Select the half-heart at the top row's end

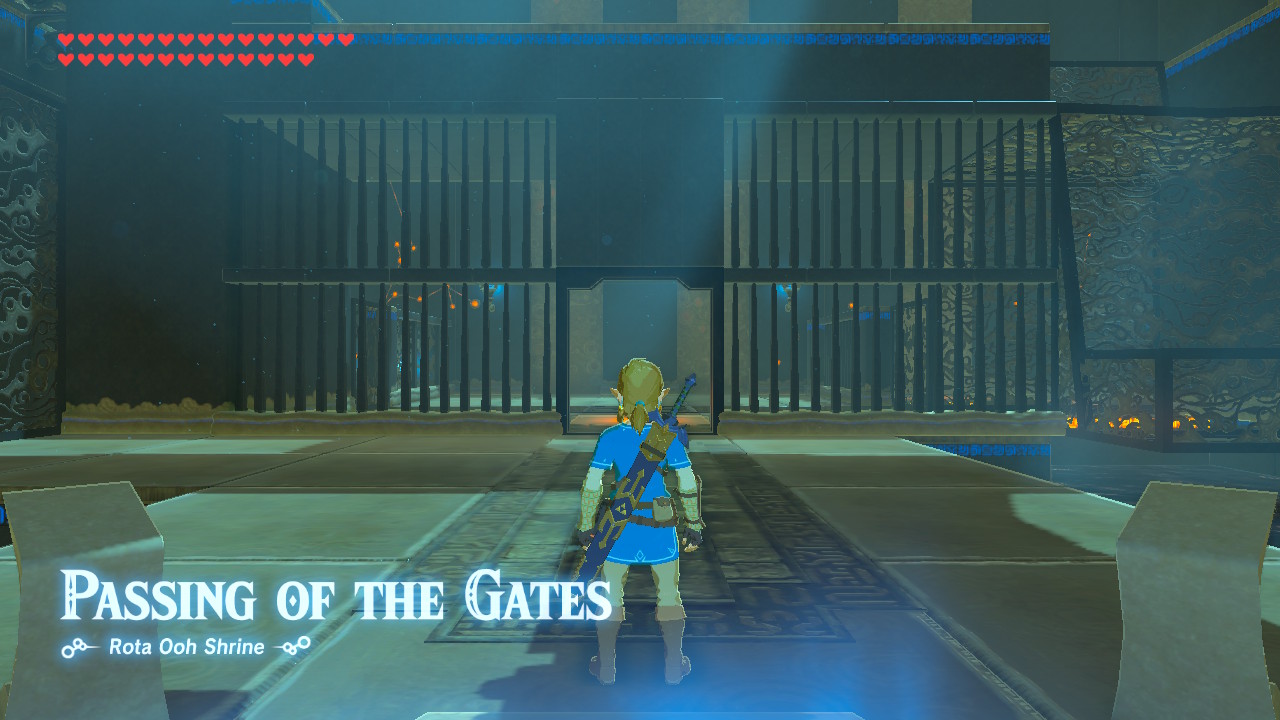click(x=345, y=40)
